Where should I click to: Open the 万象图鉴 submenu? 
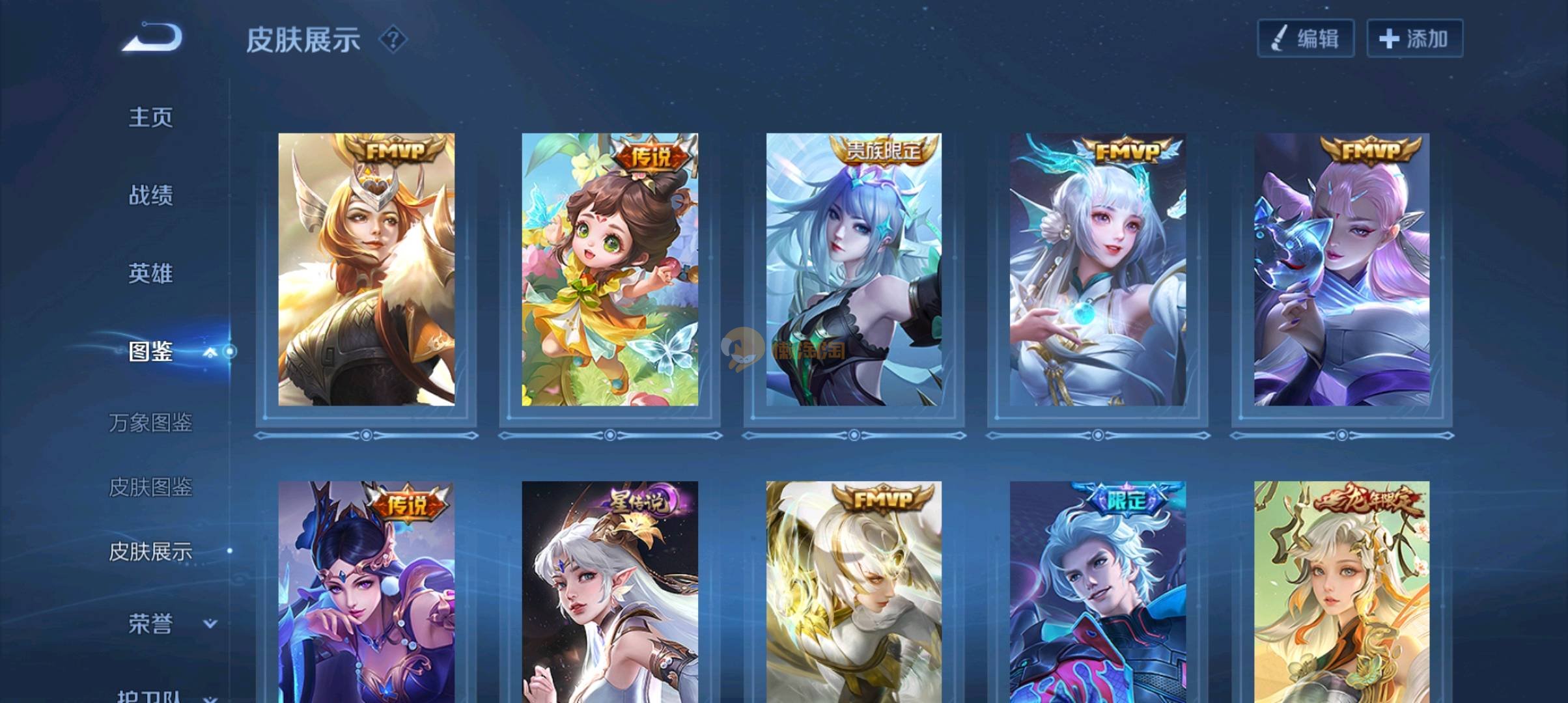pyautogui.click(x=150, y=423)
